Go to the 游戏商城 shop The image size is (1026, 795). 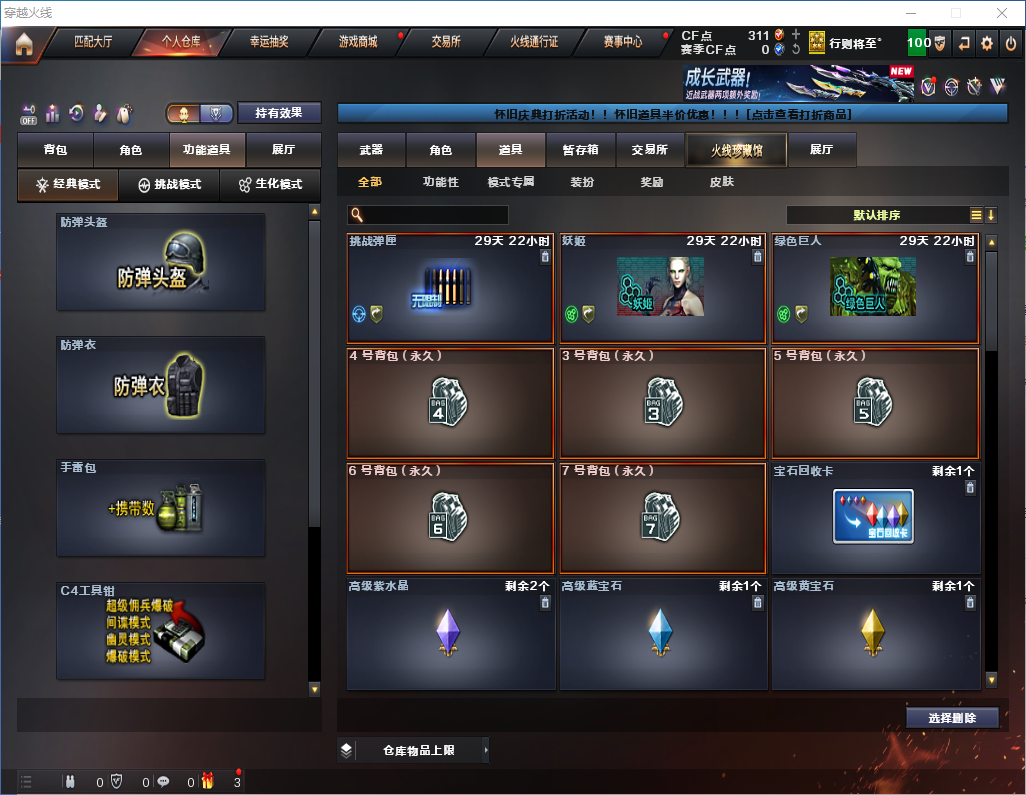point(358,42)
